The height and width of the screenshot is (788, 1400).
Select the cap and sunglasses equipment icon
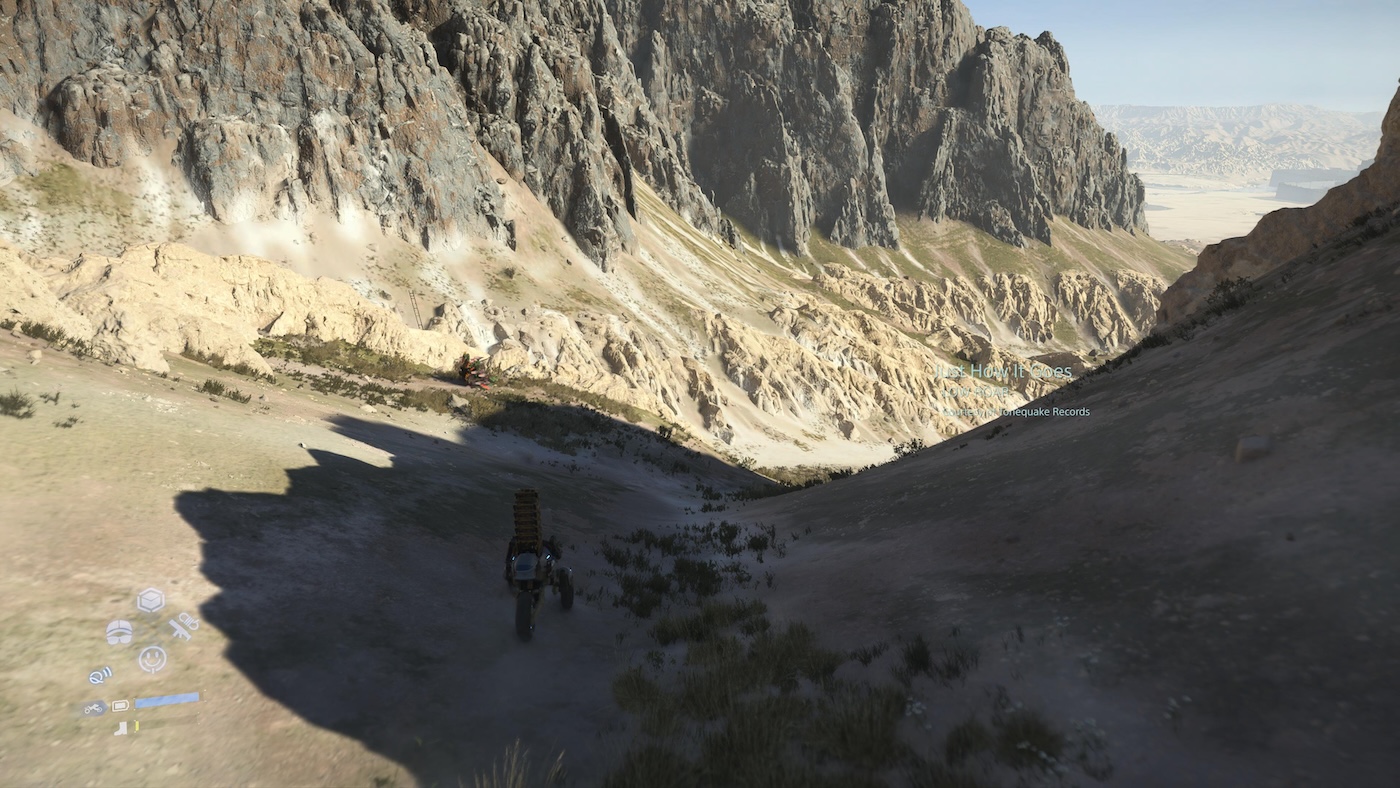coord(119,632)
